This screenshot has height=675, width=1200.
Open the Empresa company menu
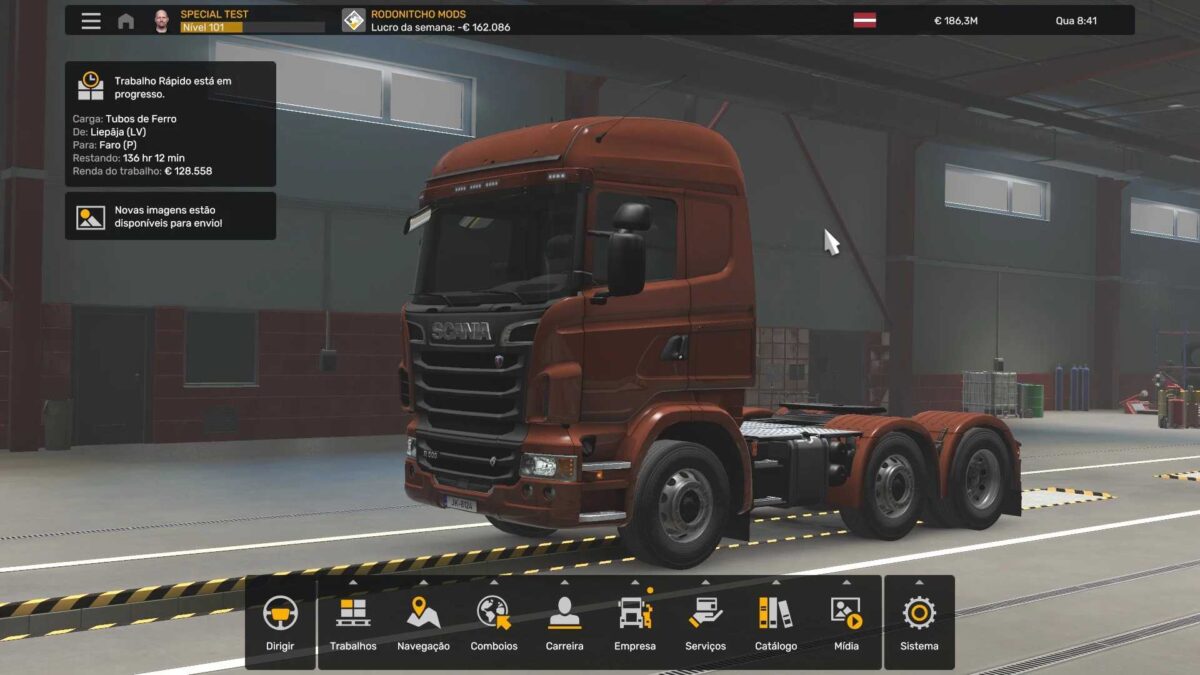pos(635,622)
